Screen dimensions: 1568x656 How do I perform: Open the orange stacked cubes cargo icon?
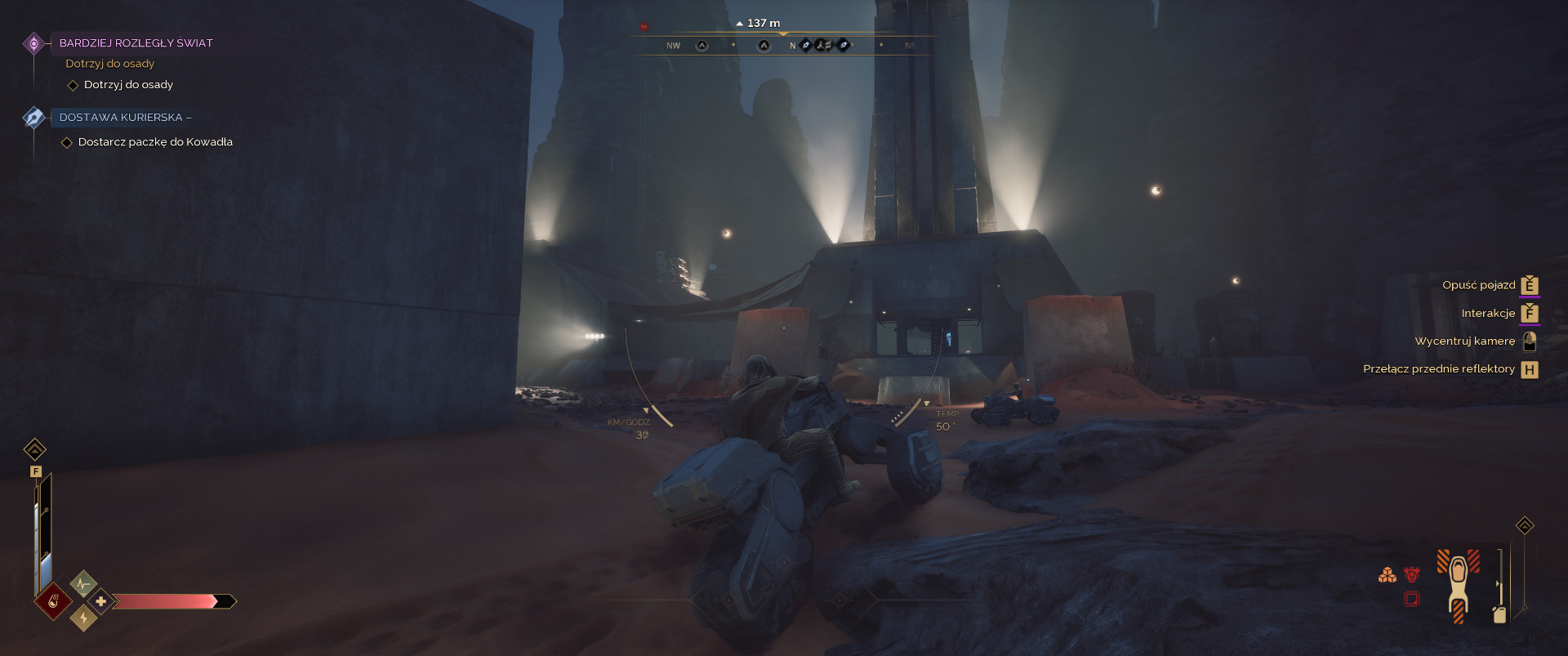[x=1387, y=575]
